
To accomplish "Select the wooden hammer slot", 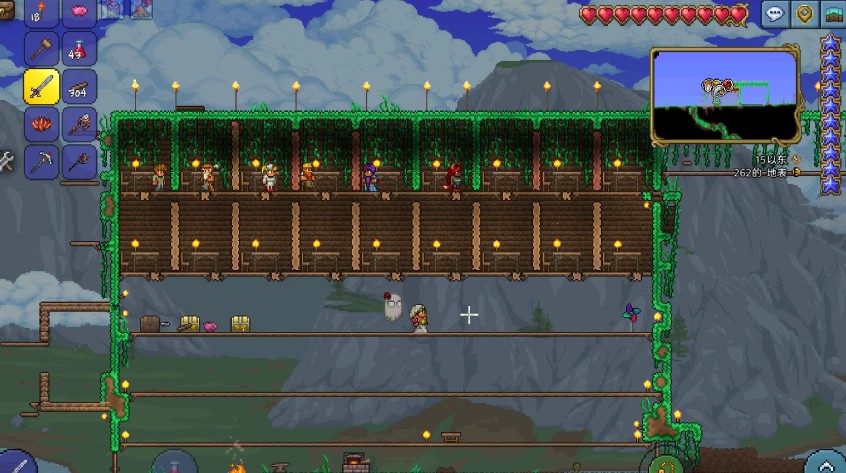I will (x=41, y=48).
